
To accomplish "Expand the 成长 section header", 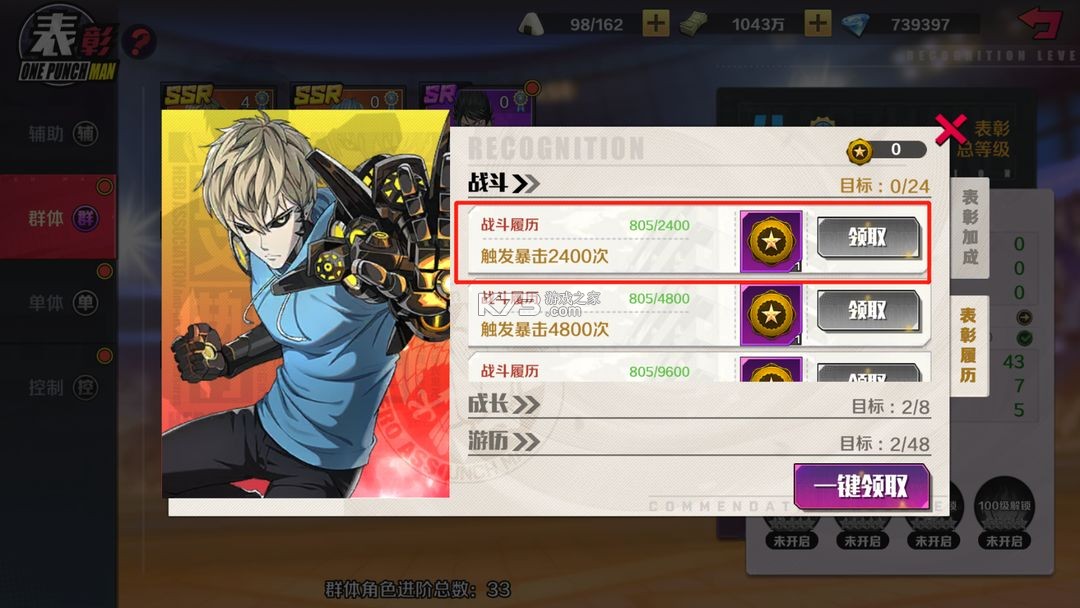I will pyautogui.click(x=504, y=404).
